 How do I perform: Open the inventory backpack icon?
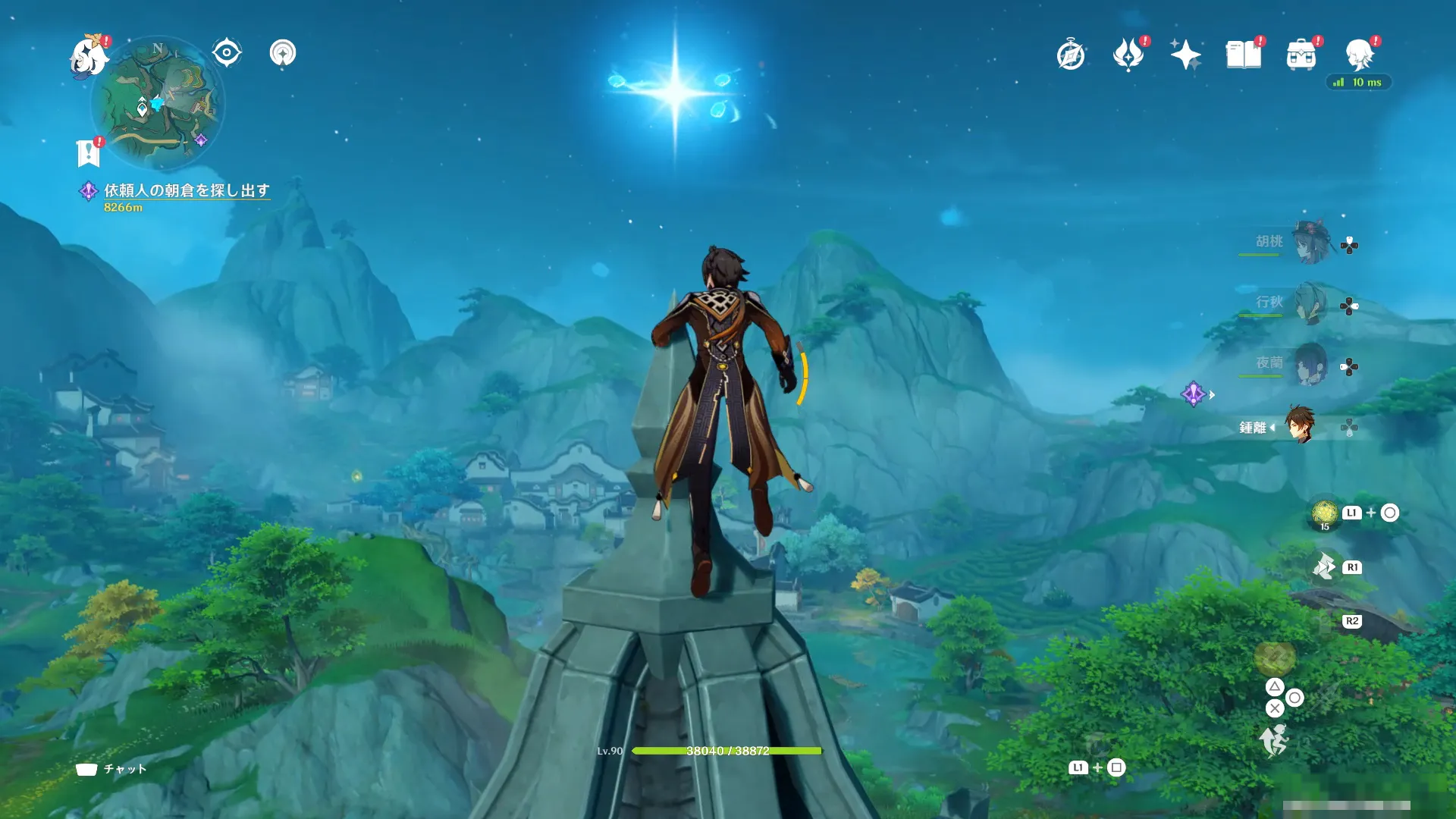pyautogui.click(x=1301, y=55)
